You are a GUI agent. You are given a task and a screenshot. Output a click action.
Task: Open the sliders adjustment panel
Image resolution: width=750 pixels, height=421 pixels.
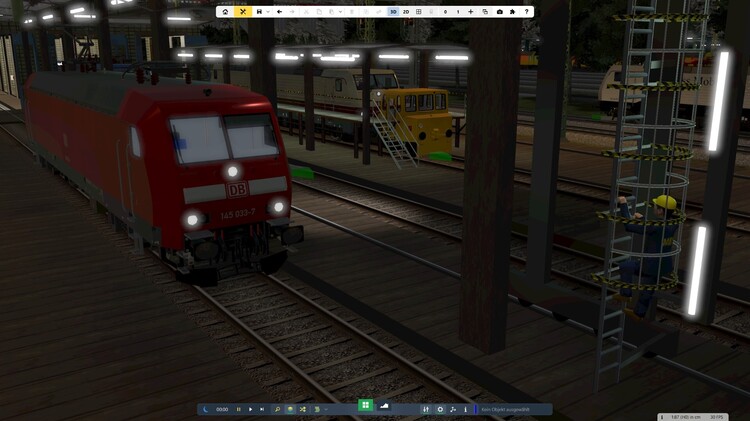(x=427, y=409)
